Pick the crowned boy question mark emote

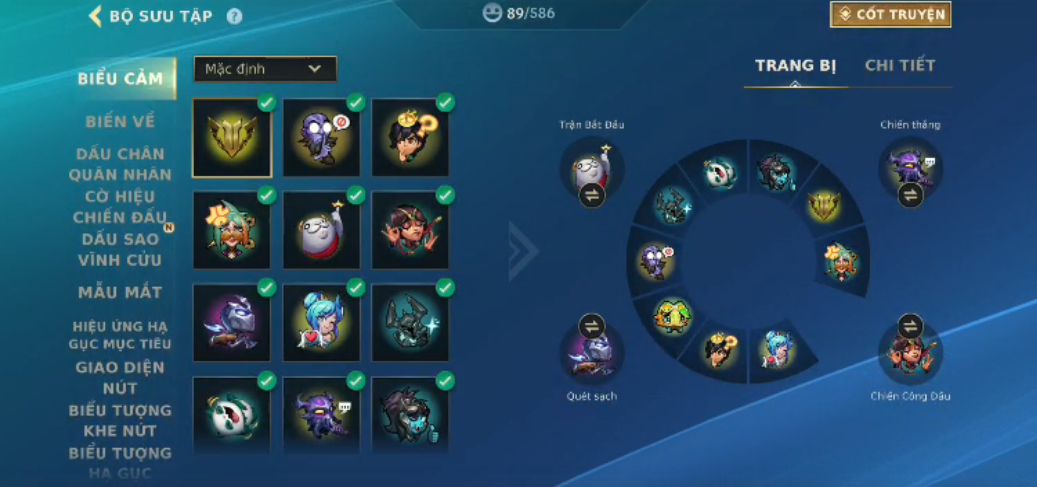(x=411, y=138)
